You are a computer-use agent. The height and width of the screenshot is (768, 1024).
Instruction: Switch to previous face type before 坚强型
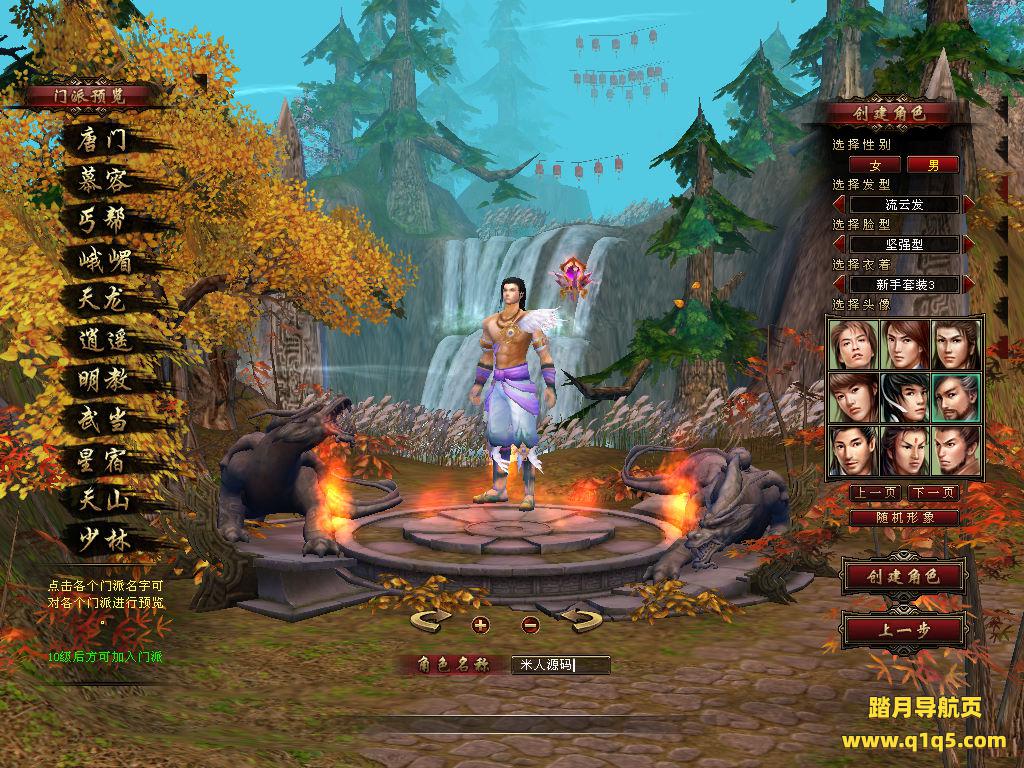coord(839,244)
